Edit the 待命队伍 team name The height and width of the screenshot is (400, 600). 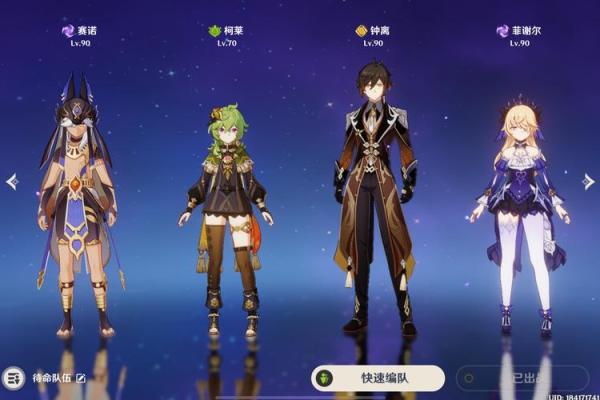(81, 379)
